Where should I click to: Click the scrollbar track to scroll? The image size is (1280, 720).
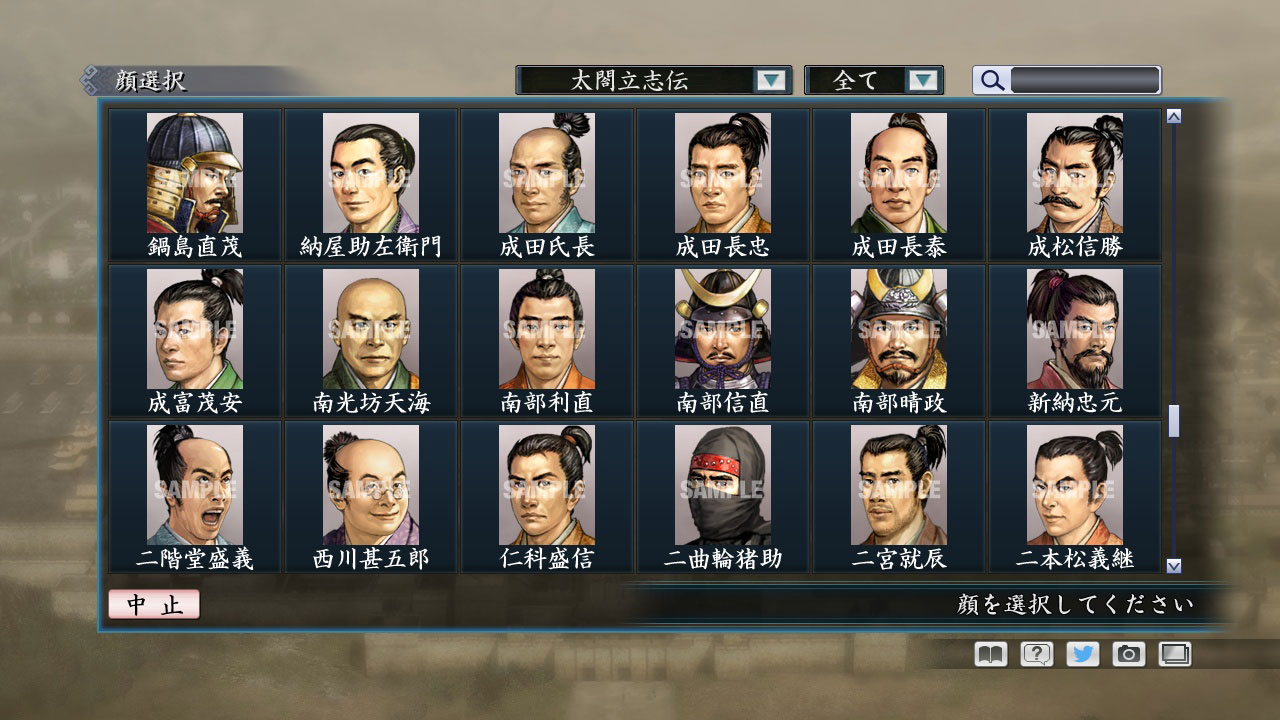click(1172, 300)
